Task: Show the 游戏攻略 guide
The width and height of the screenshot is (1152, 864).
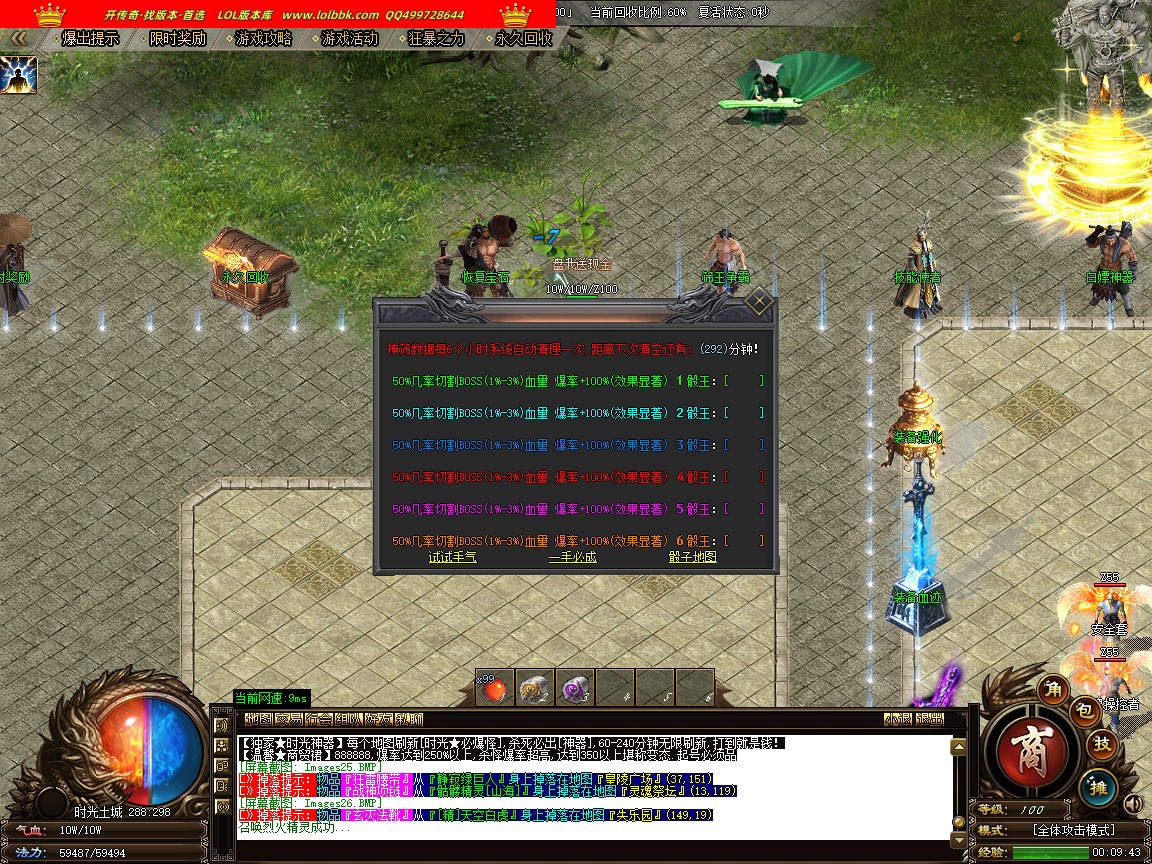Action: [264, 39]
